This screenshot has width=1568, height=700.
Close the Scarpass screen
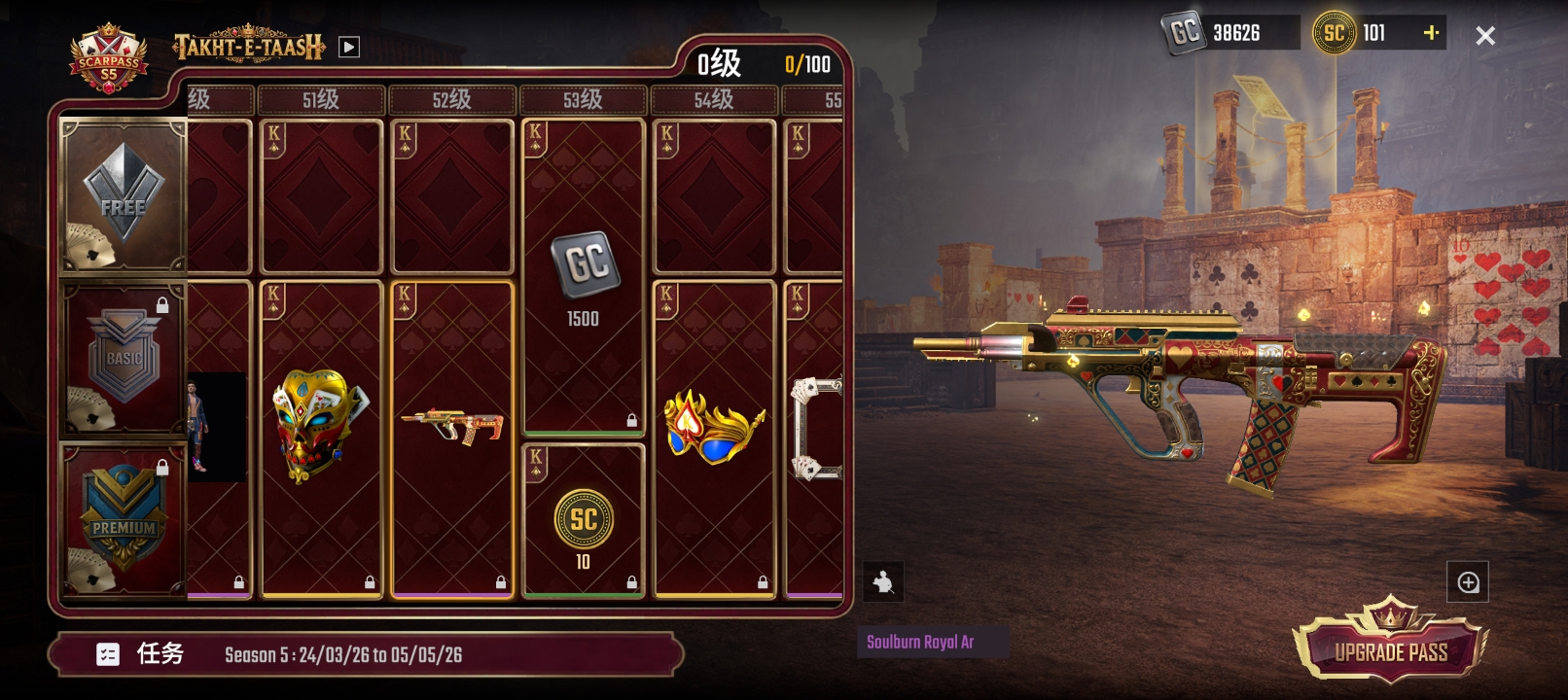[1484, 36]
